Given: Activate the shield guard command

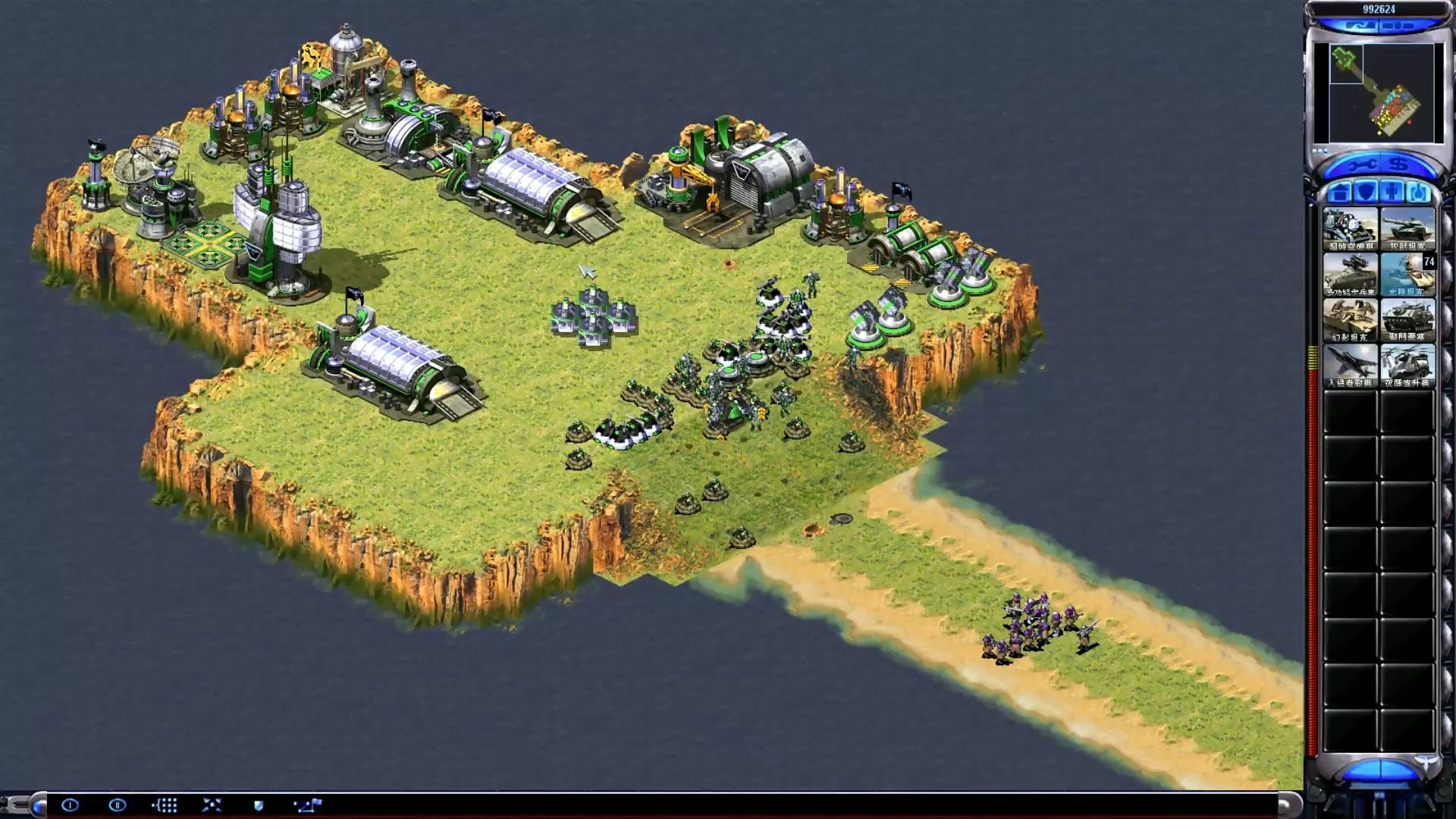Looking at the screenshot, I should pos(259,805).
